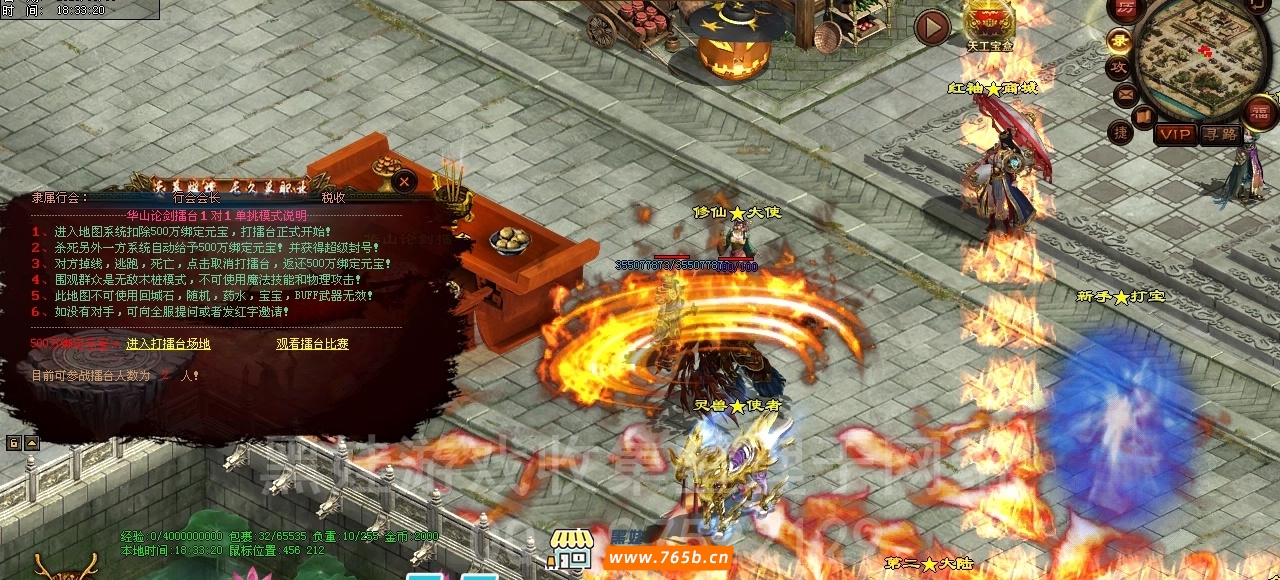Close the Huashan arena dialog

pyautogui.click(x=404, y=181)
